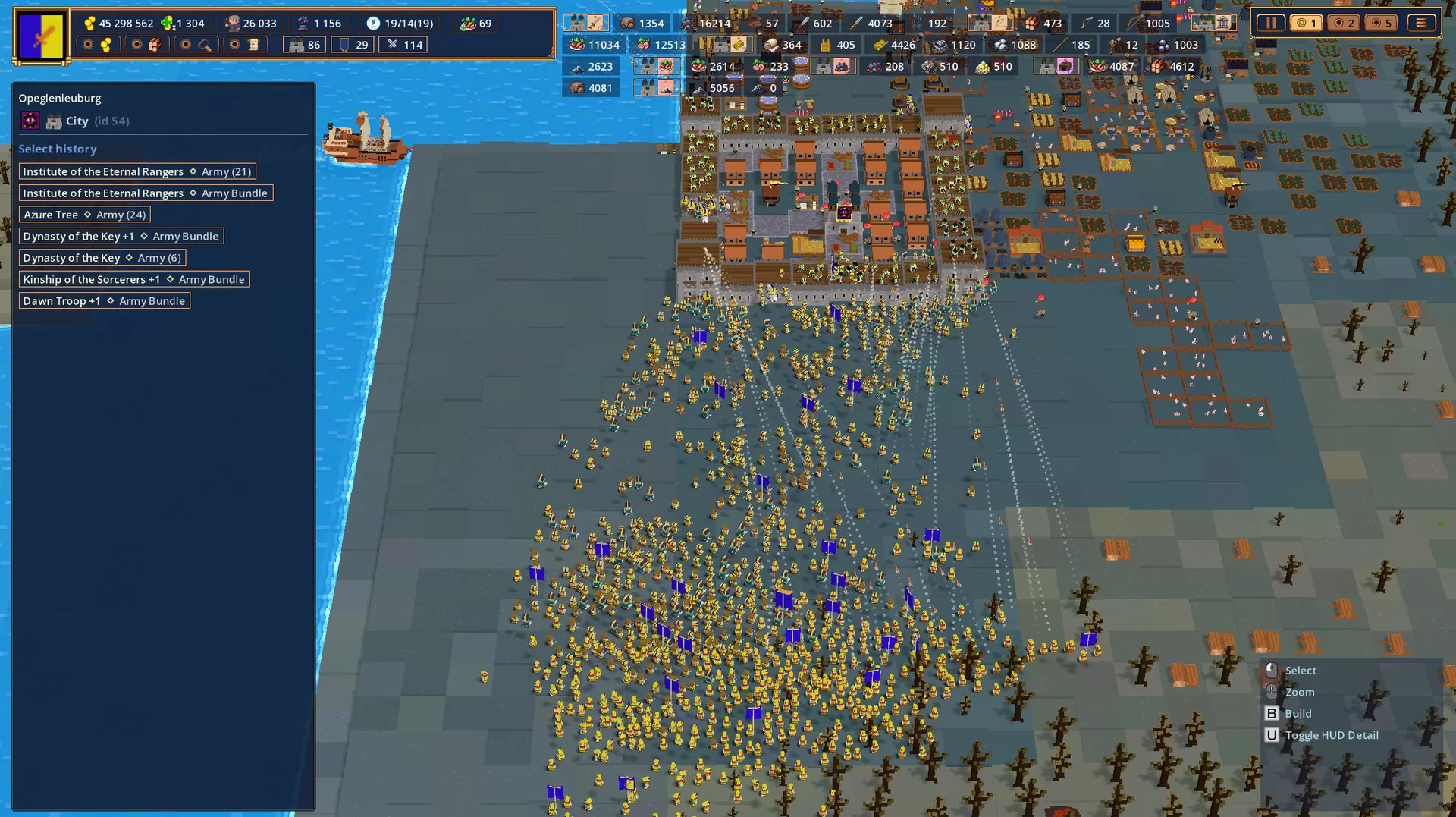Open the hamburger menu in top-right corner
Viewport: 1456px width, 817px height.
pos(1420,23)
